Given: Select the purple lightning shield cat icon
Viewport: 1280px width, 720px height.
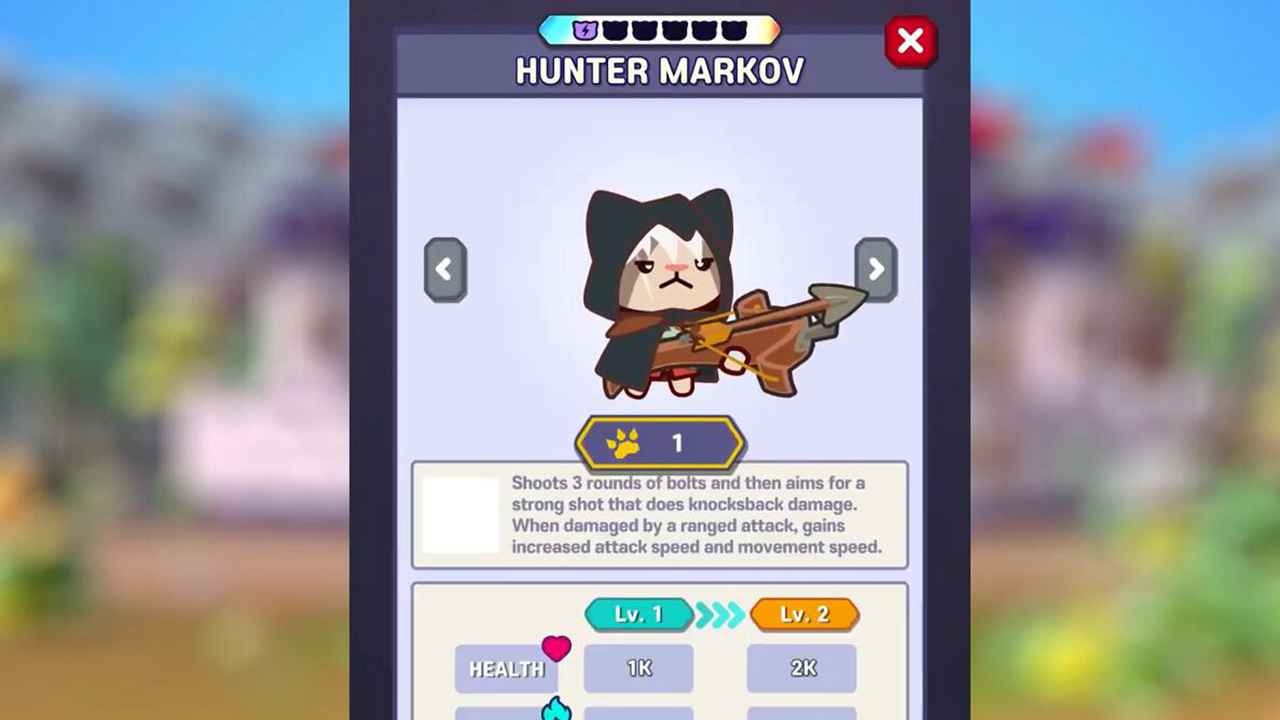Looking at the screenshot, I should pos(585,30).
